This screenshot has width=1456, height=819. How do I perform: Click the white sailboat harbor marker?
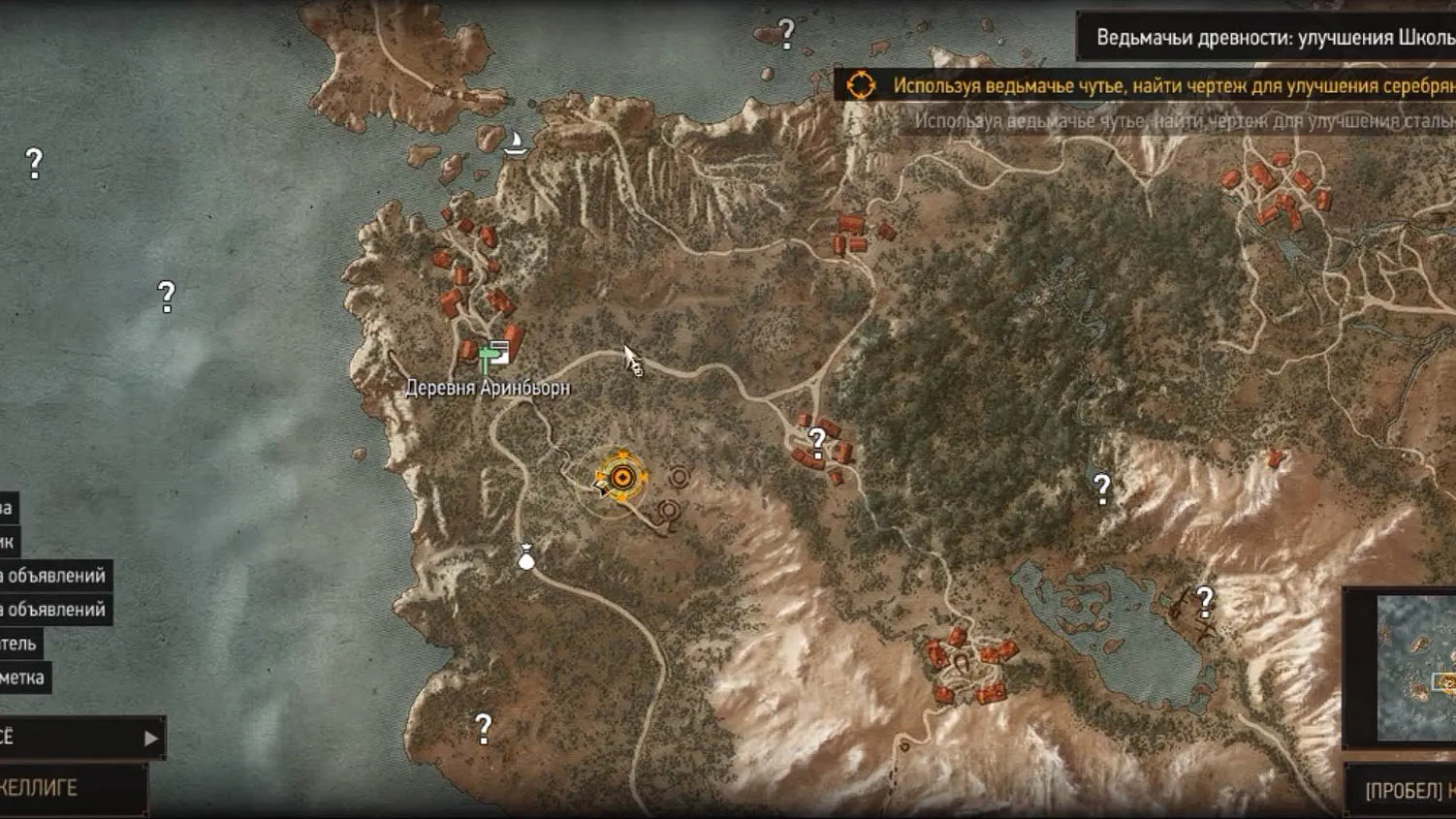click(x=516, y=143)
